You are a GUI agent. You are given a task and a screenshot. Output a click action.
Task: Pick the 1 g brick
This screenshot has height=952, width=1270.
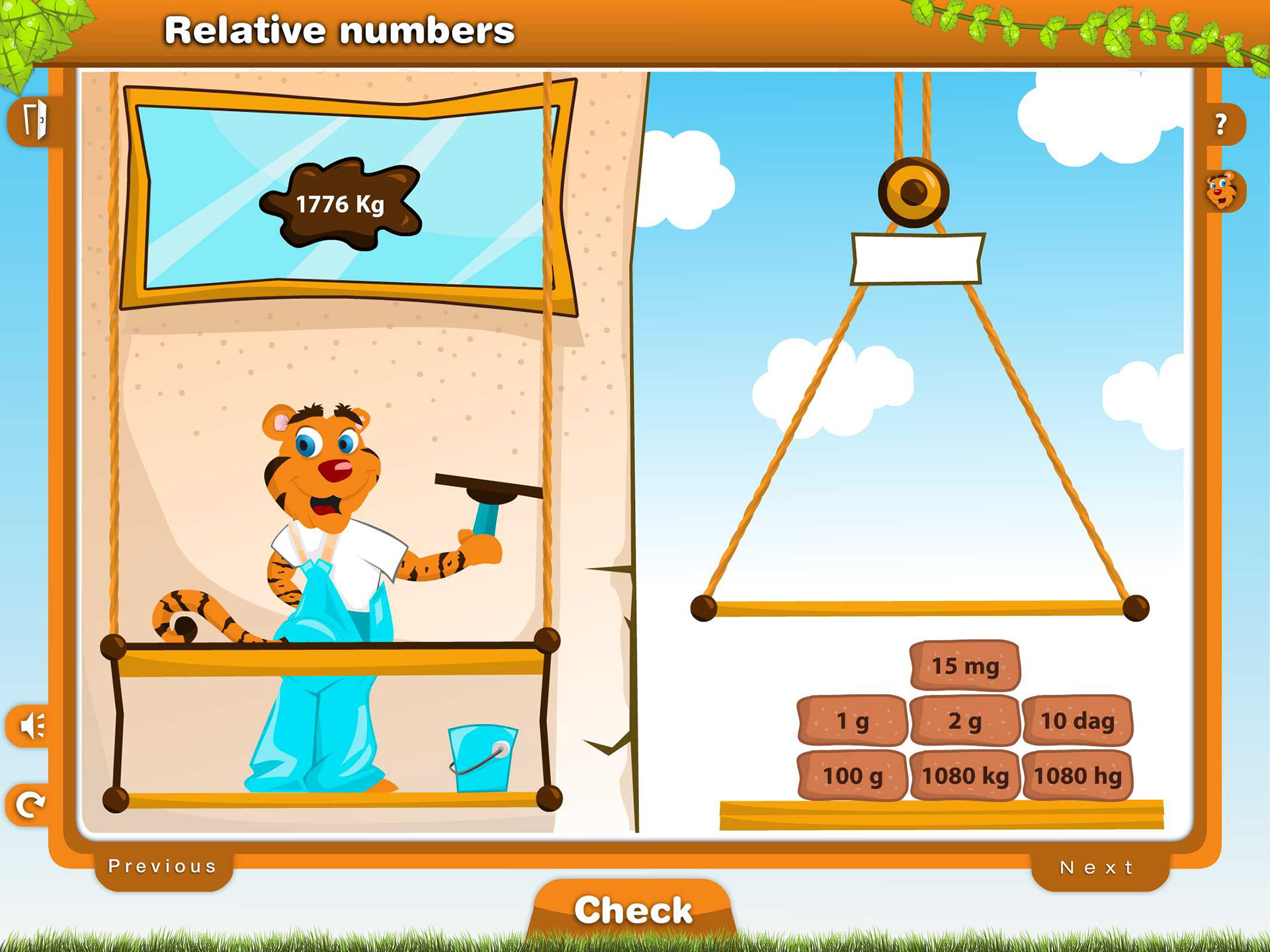[852, 721]
